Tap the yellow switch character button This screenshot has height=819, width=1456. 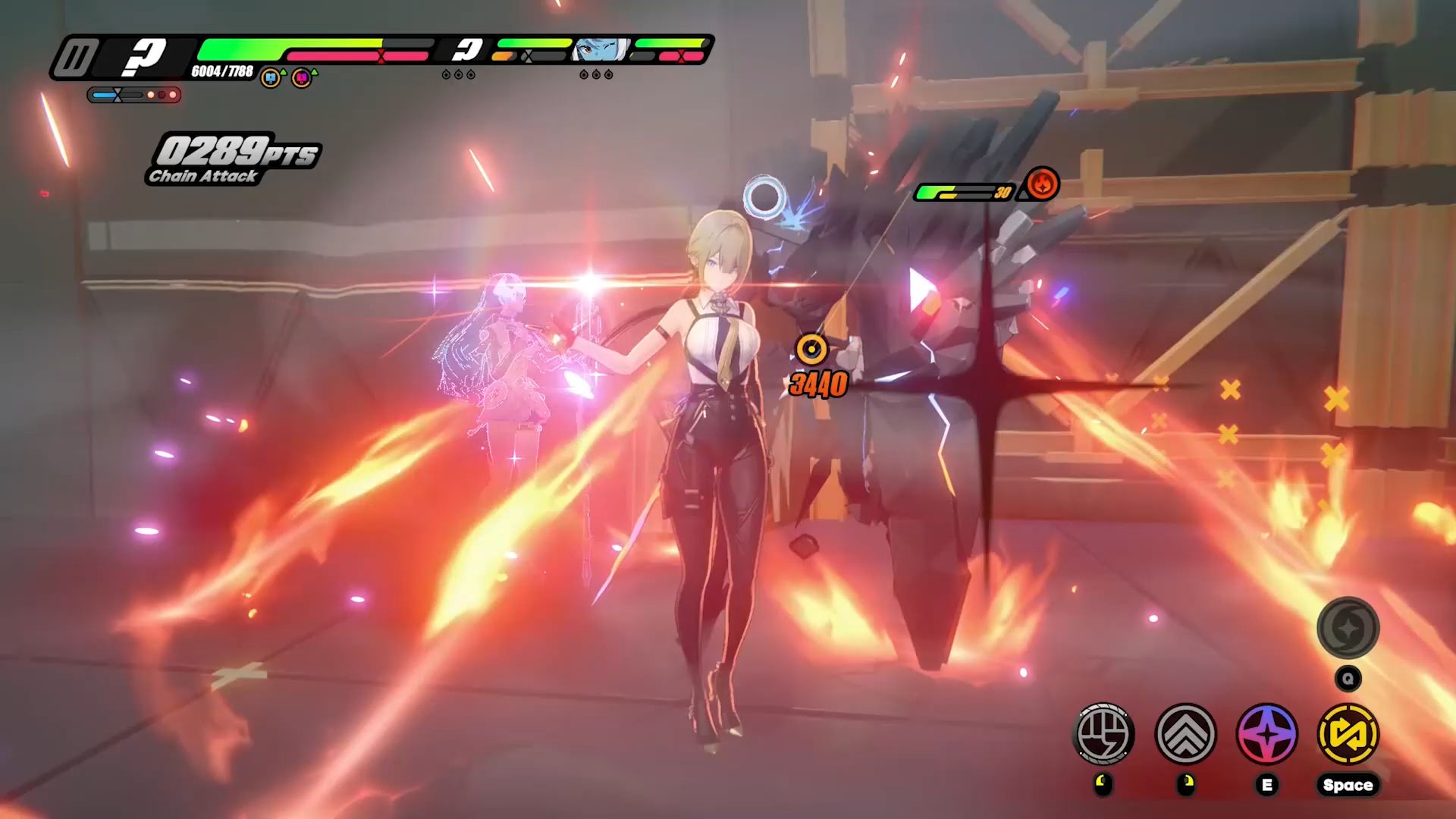(x=1348, y=733)
